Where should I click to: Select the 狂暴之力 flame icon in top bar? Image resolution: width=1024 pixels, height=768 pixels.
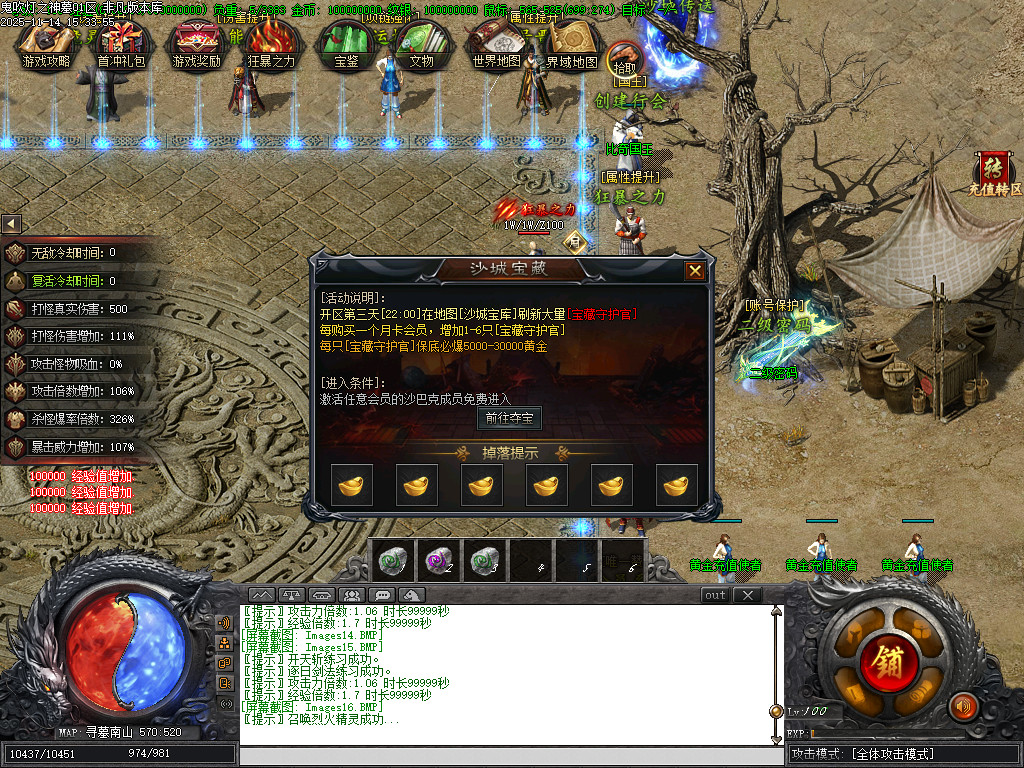271,44
